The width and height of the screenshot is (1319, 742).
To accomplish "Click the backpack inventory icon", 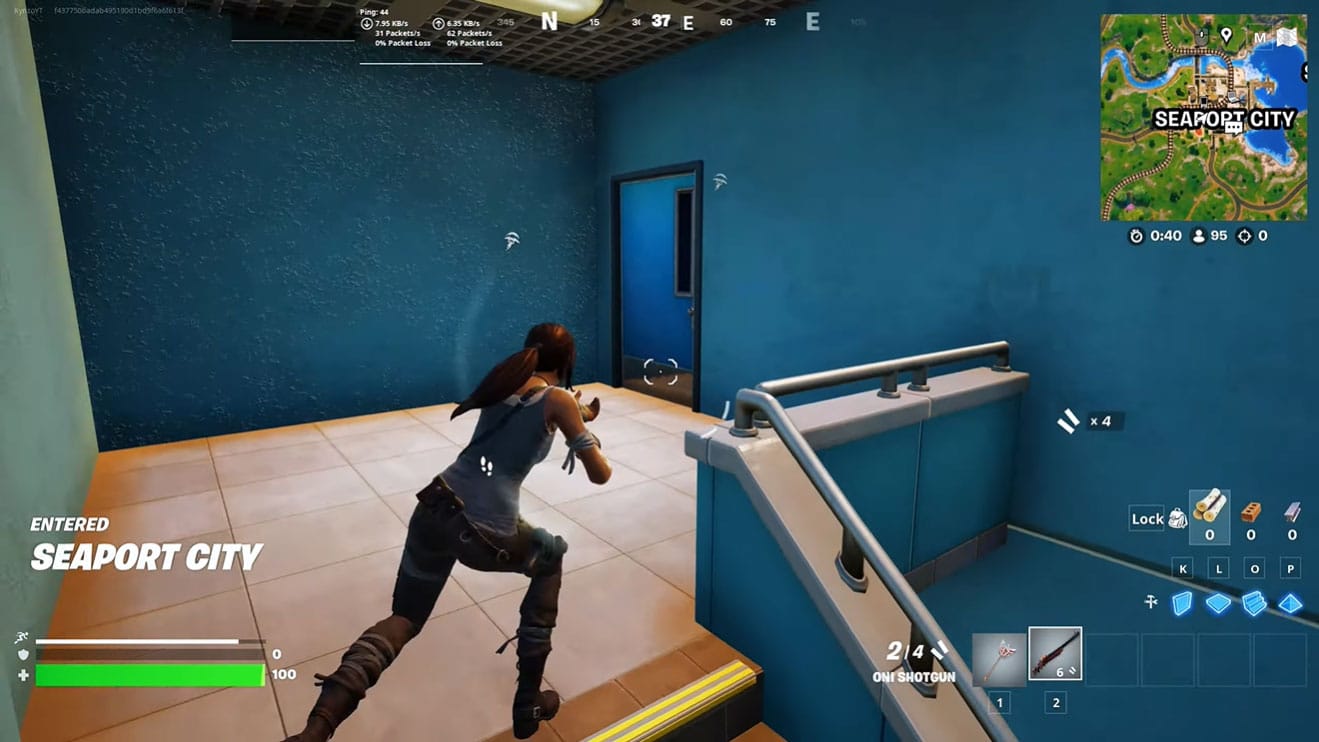I will point(1177,519).
